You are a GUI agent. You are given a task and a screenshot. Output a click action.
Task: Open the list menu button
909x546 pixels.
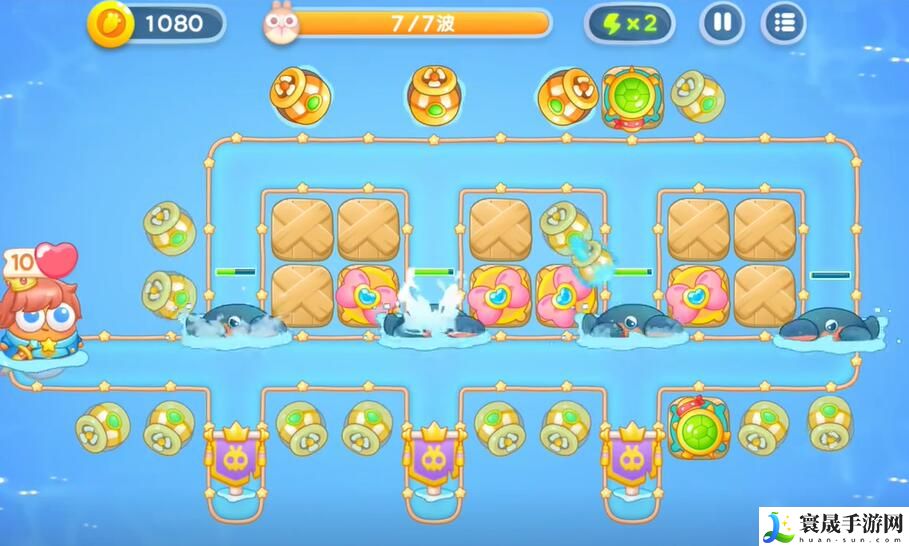784,23
